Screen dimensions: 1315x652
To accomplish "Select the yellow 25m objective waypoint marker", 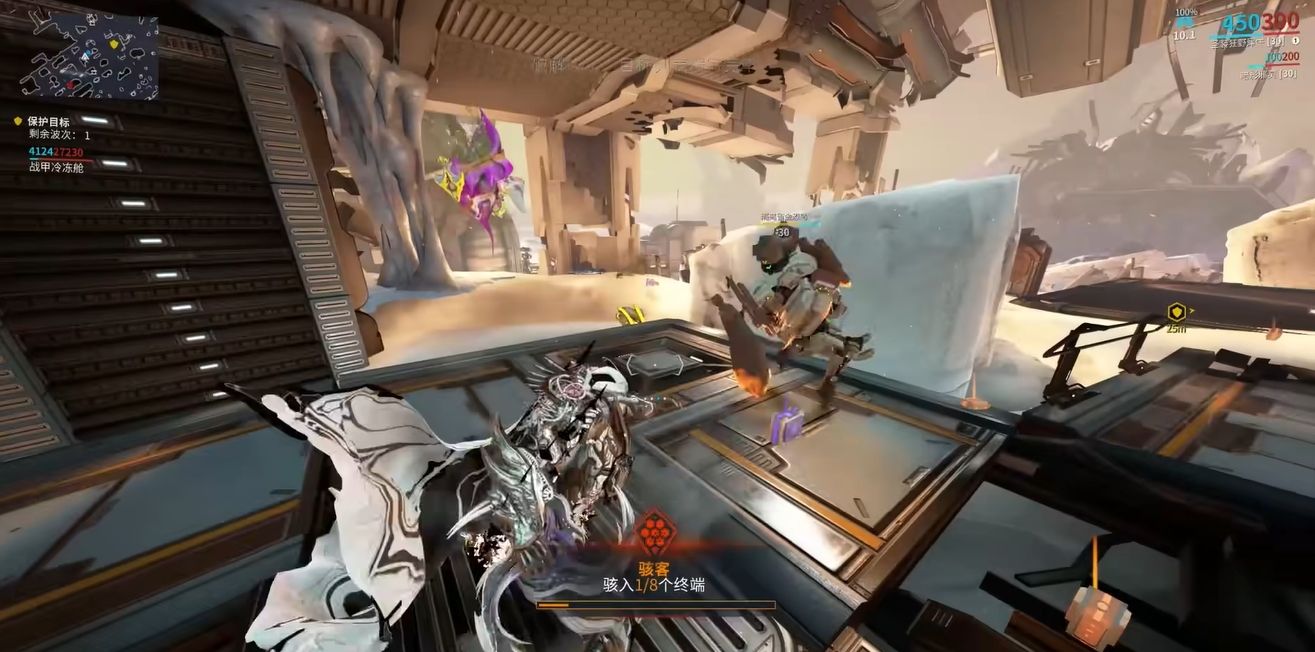I will pyautogui.click(x=1176, y=313).
